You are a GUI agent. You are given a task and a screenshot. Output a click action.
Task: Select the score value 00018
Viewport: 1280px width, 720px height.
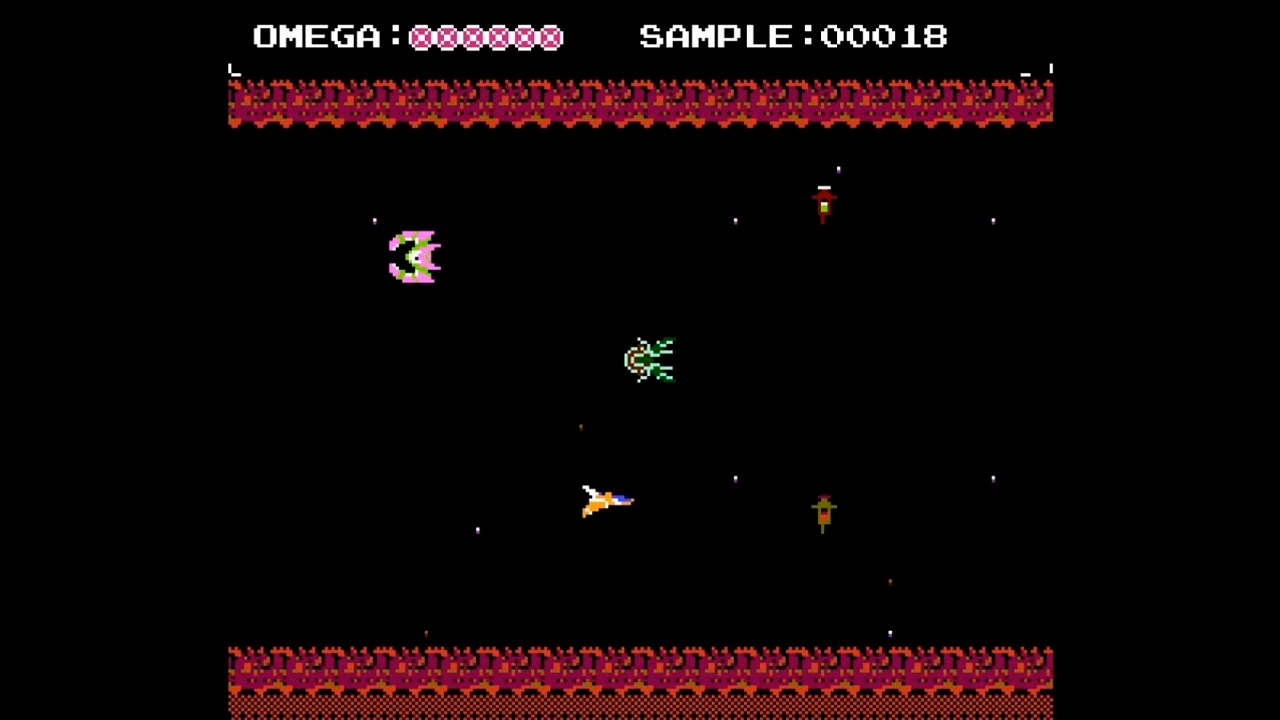pyautogui.click(x=884, y=37)
